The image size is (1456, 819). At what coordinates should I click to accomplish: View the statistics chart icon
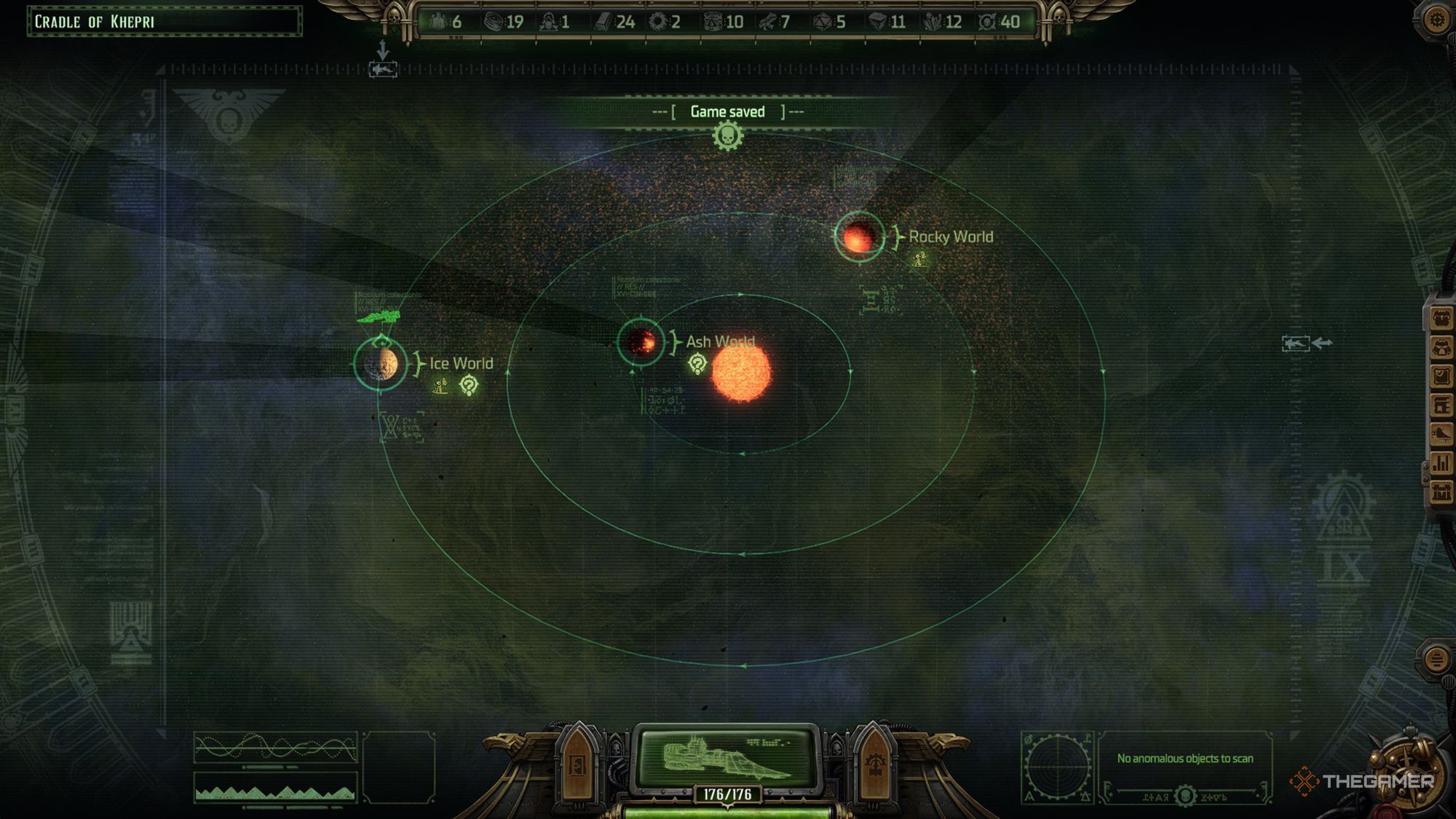(x=1441, y=460)
